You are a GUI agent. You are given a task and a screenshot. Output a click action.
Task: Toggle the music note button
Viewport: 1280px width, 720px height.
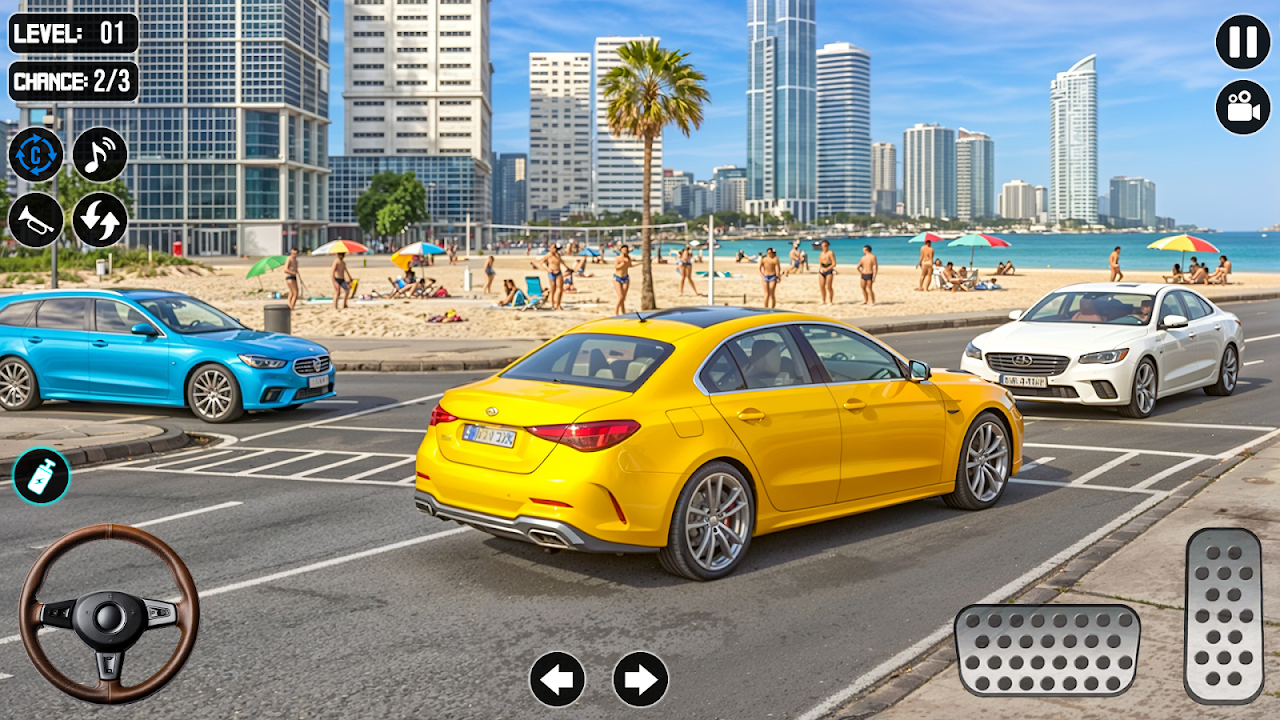pyautogui.click(x=100, y=155)
